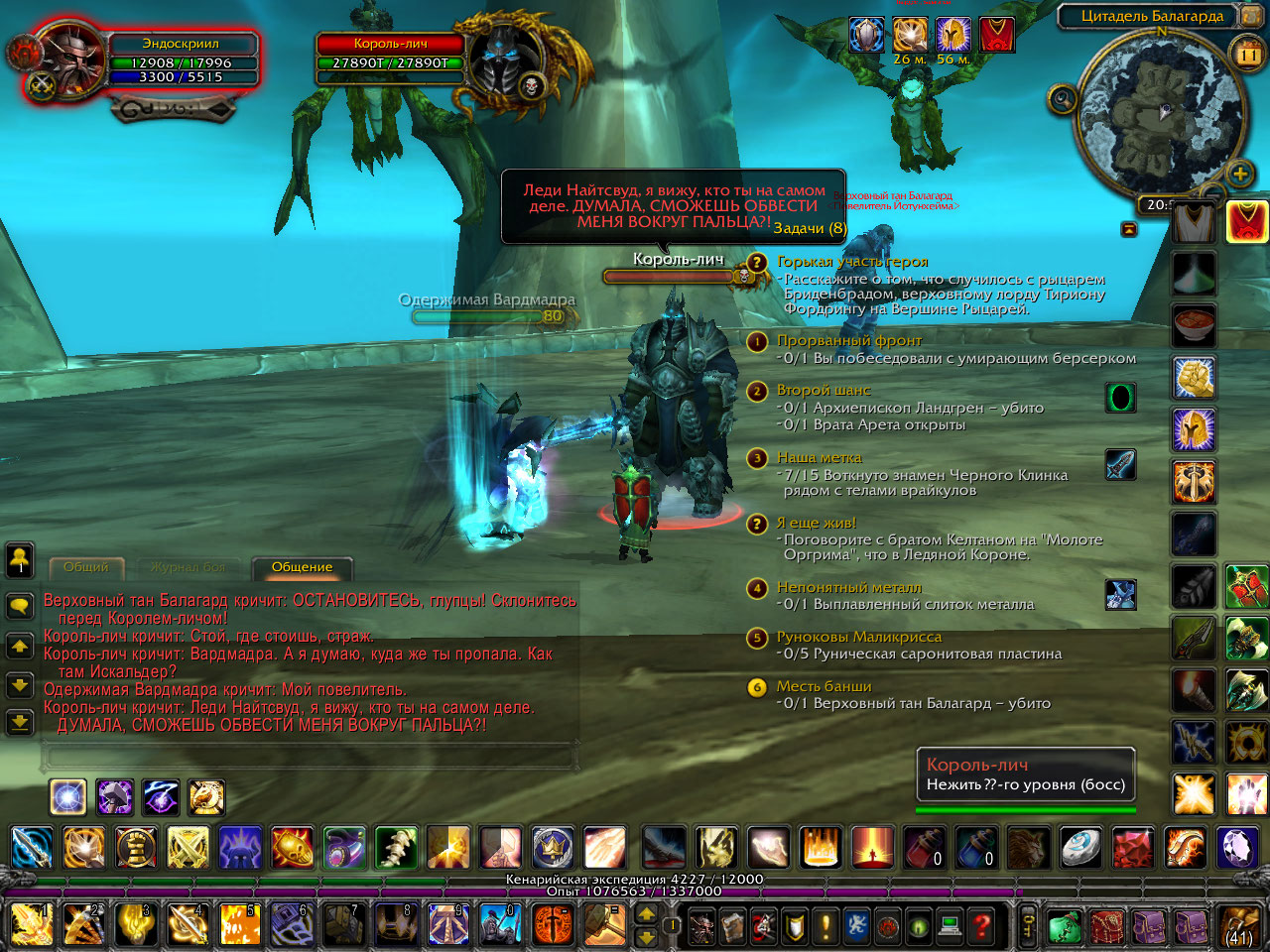Open the spellbook micro-menu button

(732, 926)
